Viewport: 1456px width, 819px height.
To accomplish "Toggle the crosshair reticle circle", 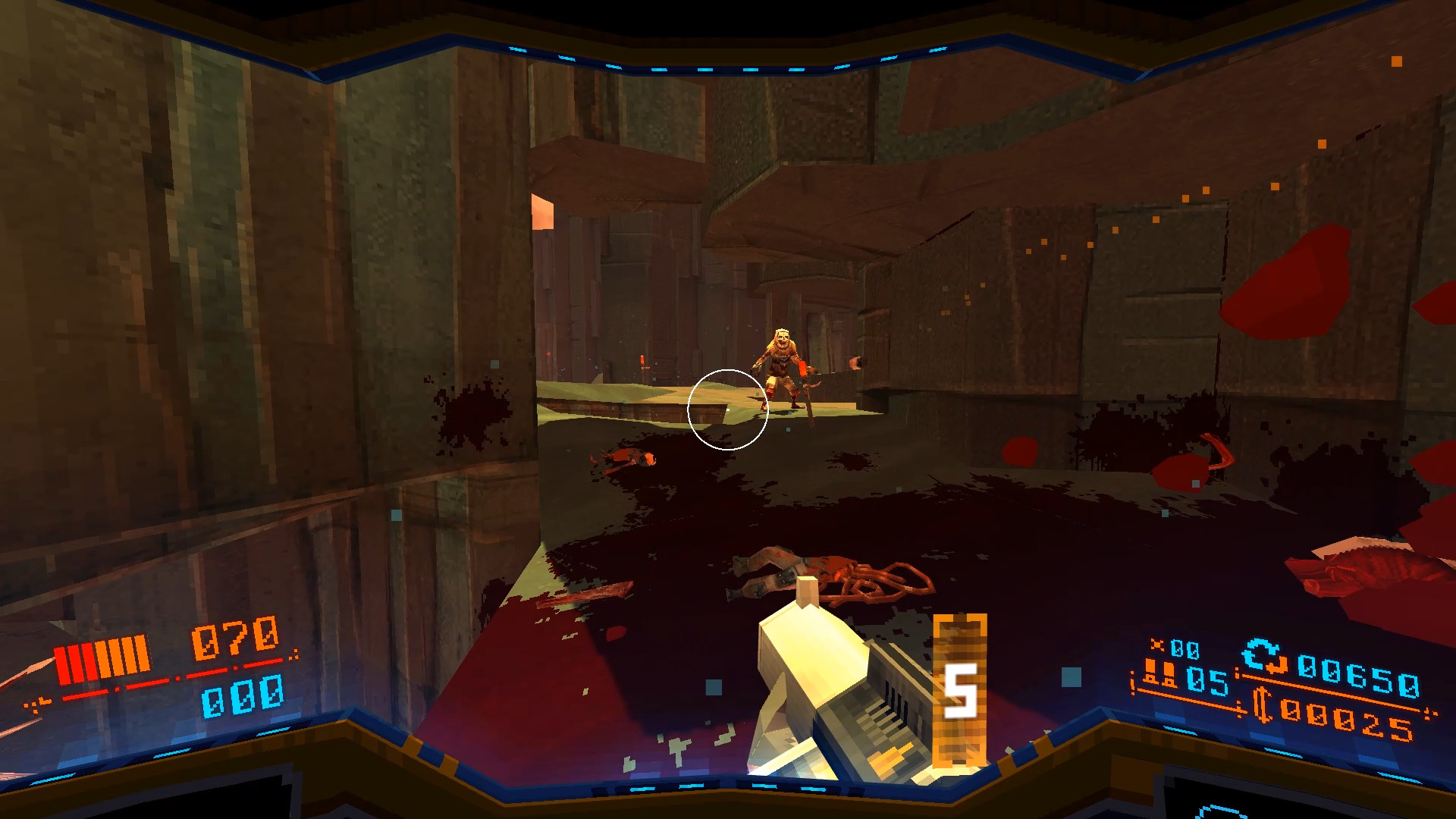I will pos(728,408).
